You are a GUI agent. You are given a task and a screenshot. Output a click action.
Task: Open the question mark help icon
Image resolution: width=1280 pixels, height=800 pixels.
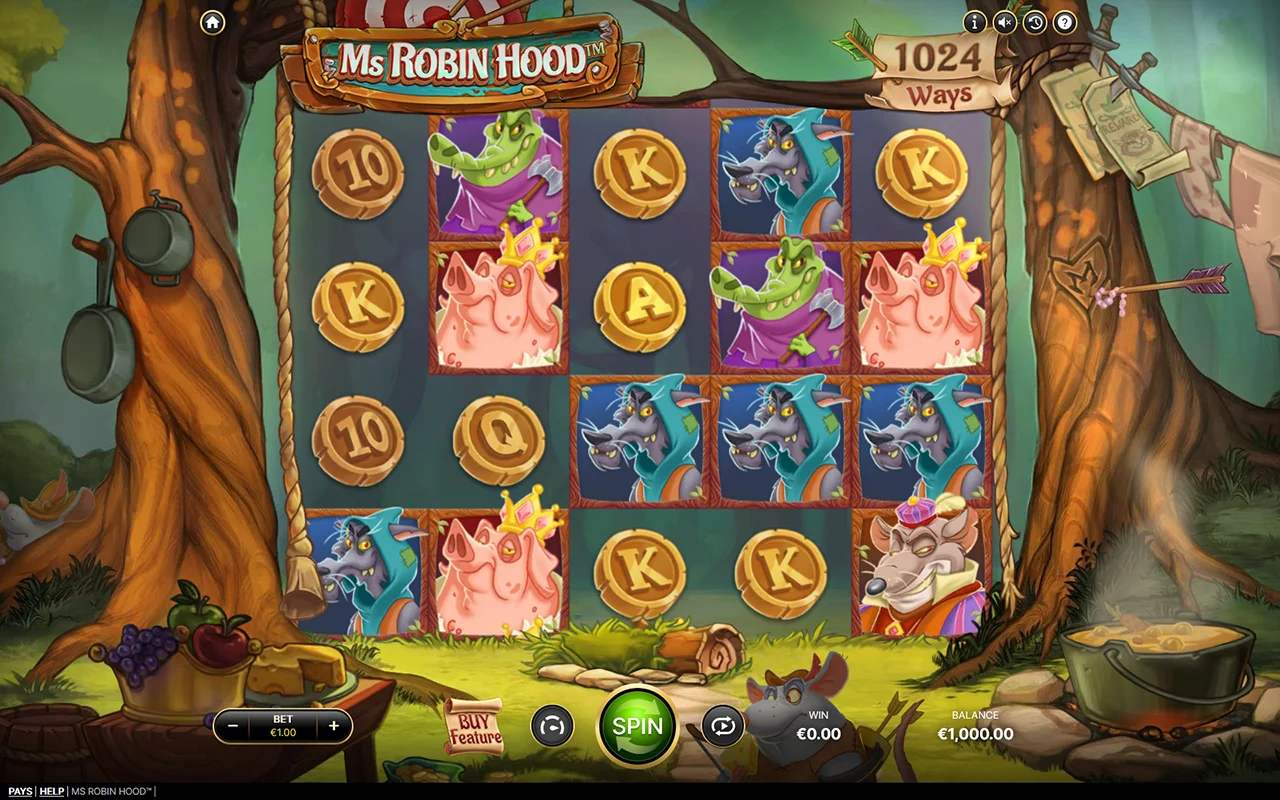(1065, 22)
